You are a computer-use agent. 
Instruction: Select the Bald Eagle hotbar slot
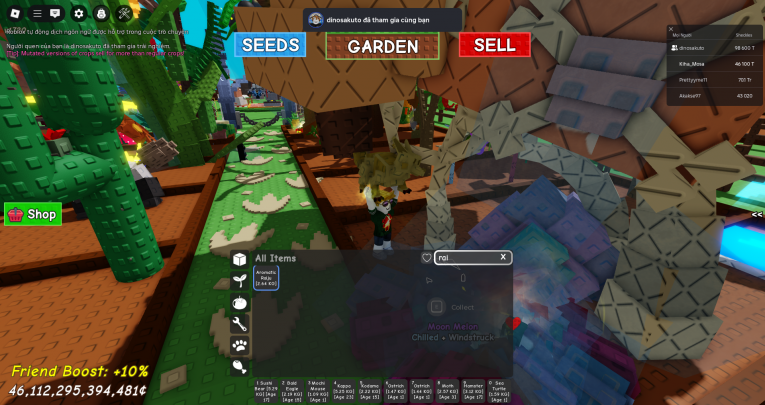290,390
